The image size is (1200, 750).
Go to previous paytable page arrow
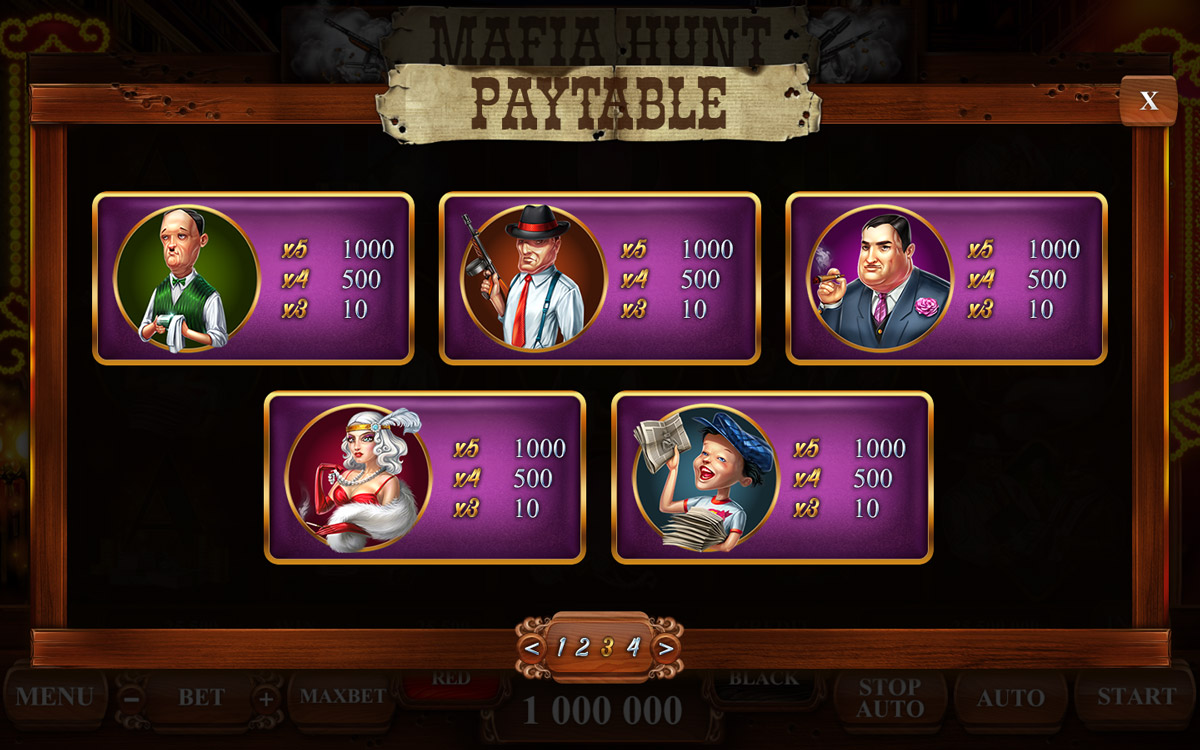(532, 648)
